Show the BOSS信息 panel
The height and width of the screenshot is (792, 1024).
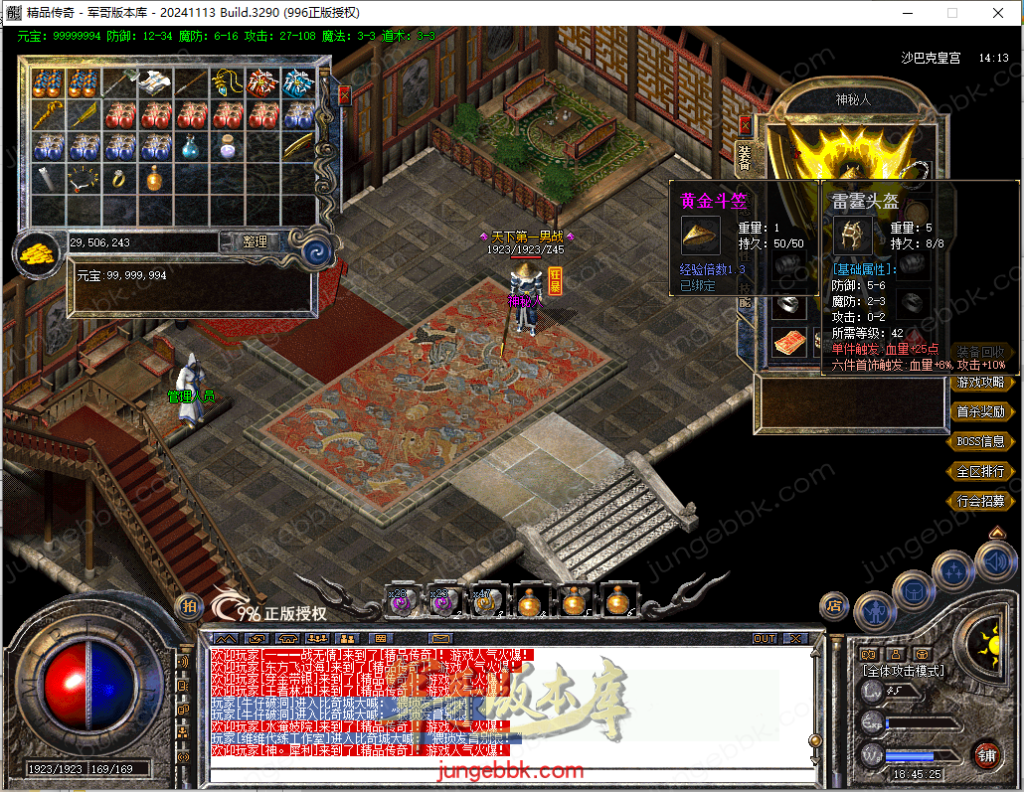(x=980, y=442)
